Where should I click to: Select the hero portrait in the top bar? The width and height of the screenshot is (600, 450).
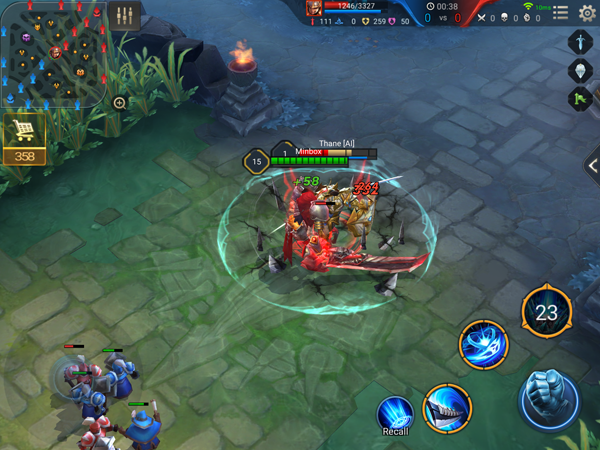(314, 9)
